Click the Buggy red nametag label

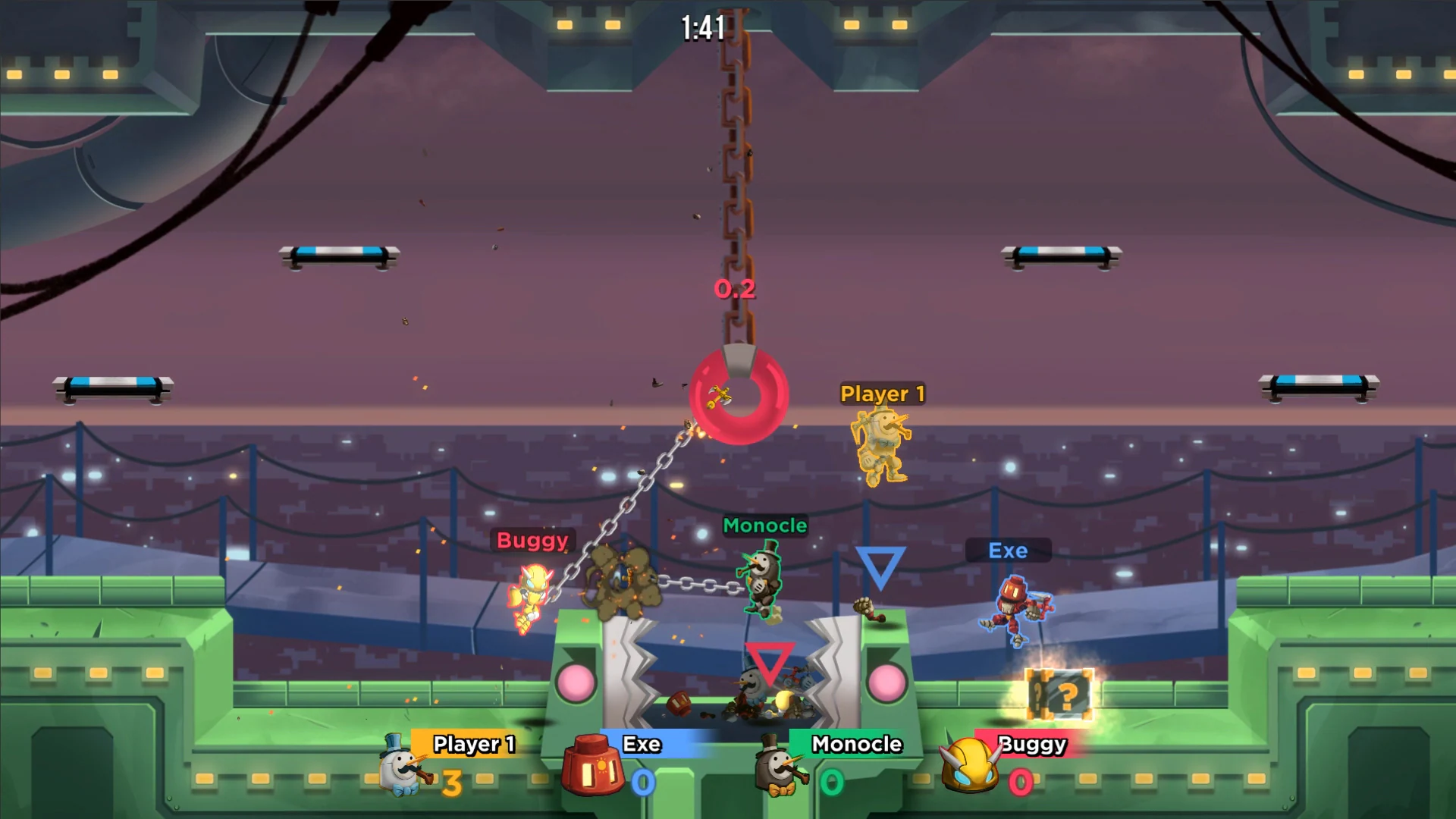pyautogui.click(x=533, y=541)
